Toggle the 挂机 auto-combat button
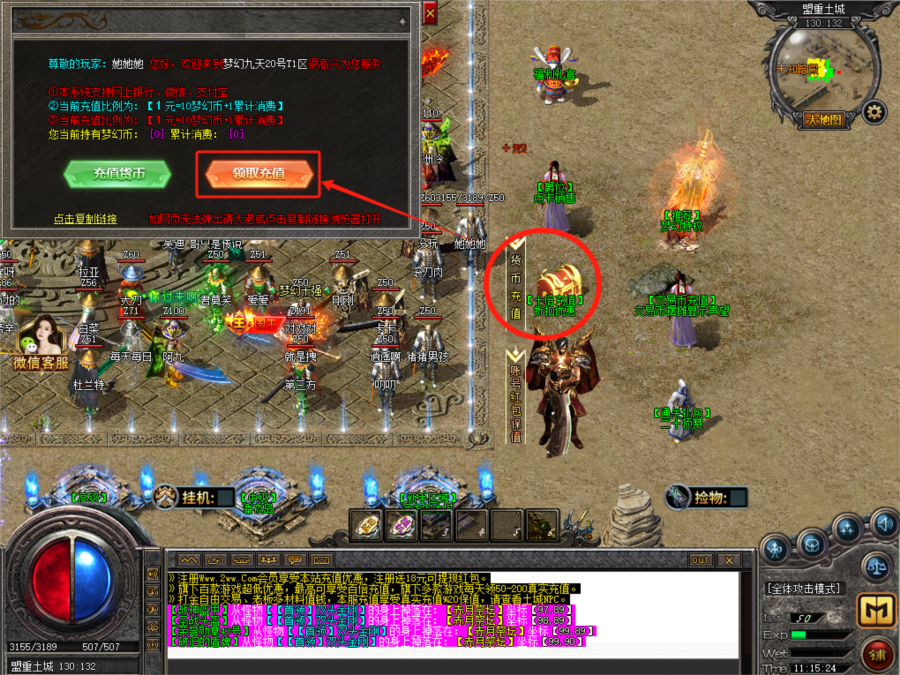900x675 pixels. coord(195,497)
